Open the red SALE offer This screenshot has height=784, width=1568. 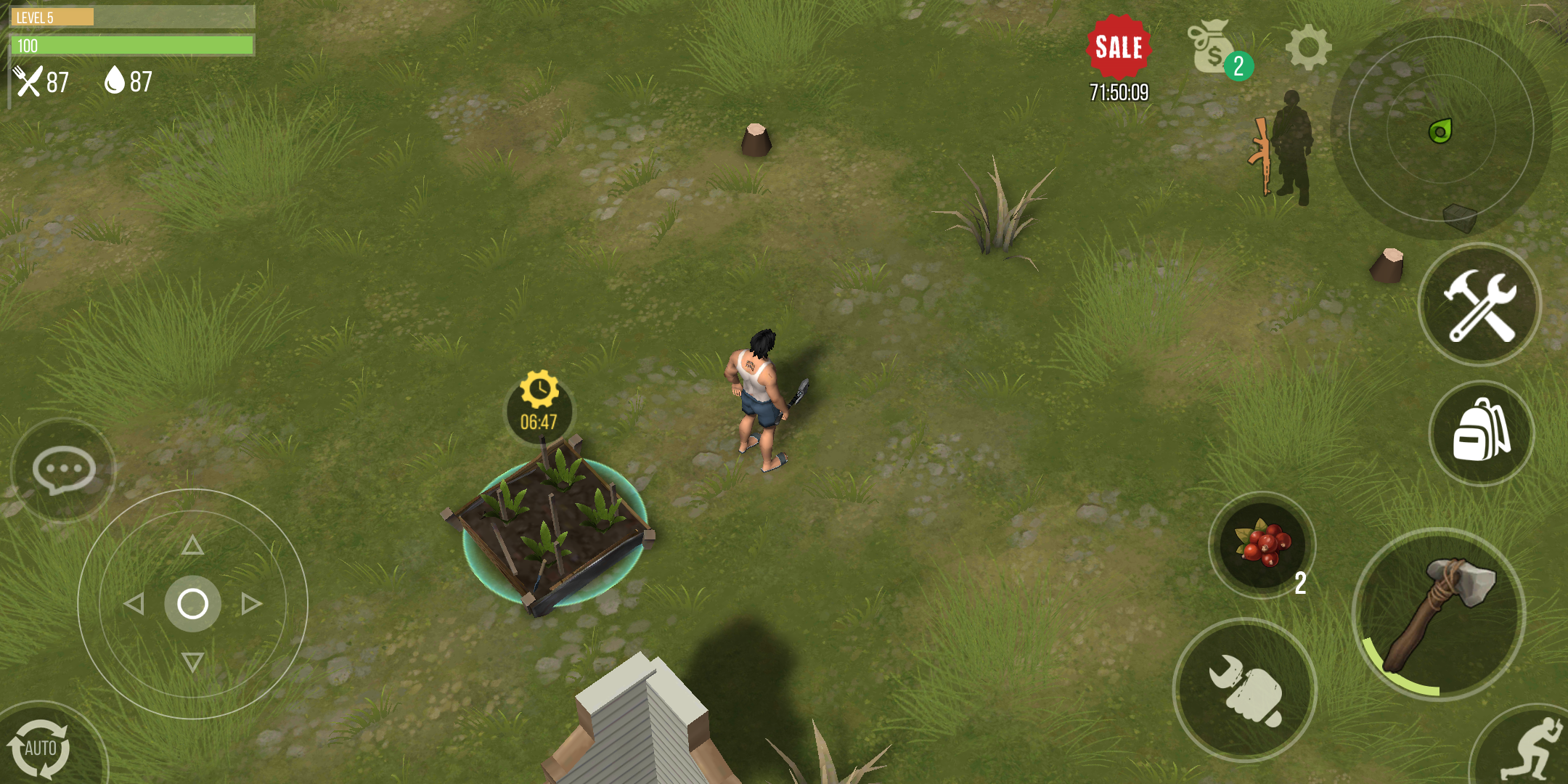[x=1119, y=48]
